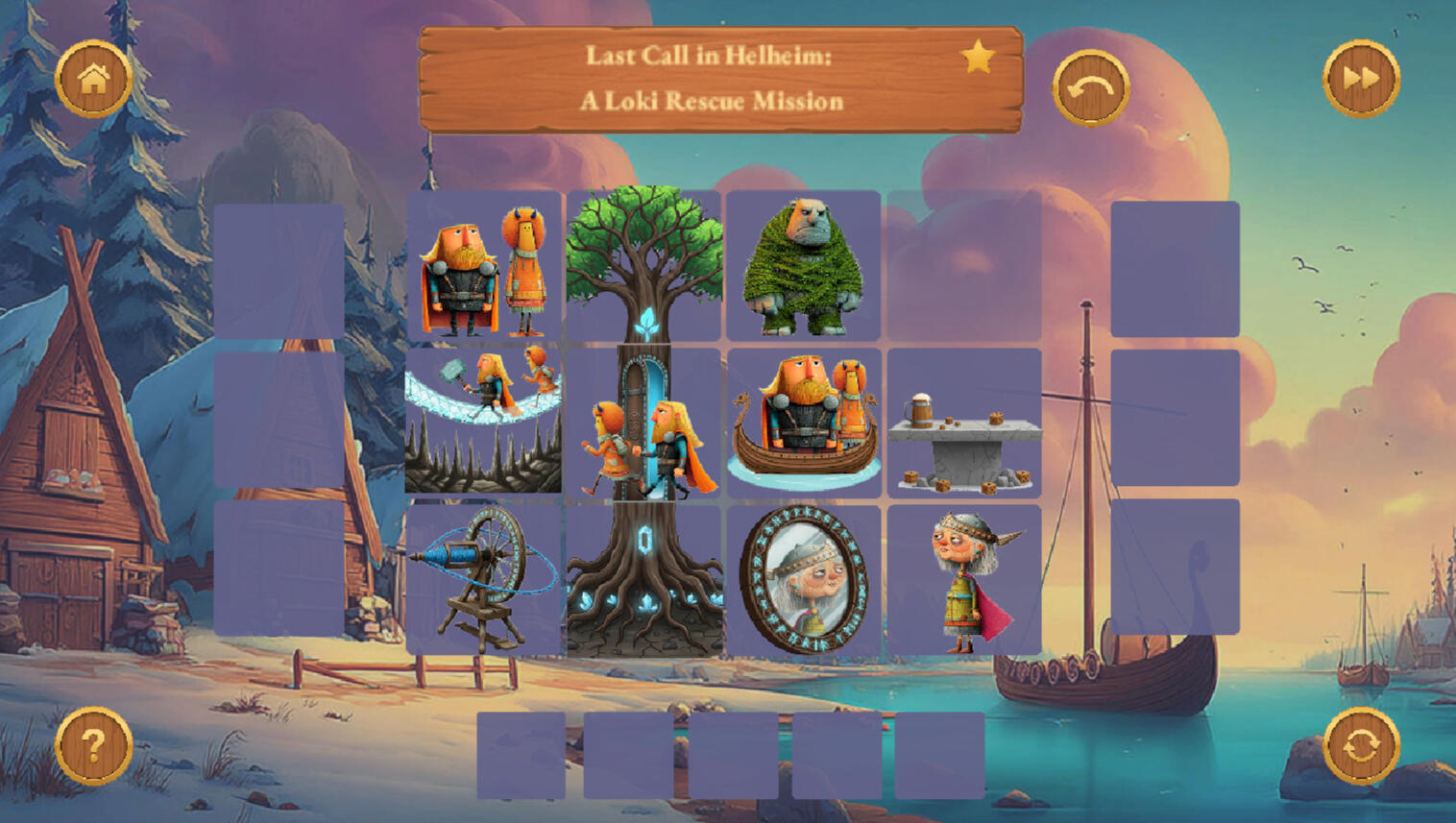Open the question mark hint button
This screenshot has height=823, width=1456.
[x=93, y=746]
